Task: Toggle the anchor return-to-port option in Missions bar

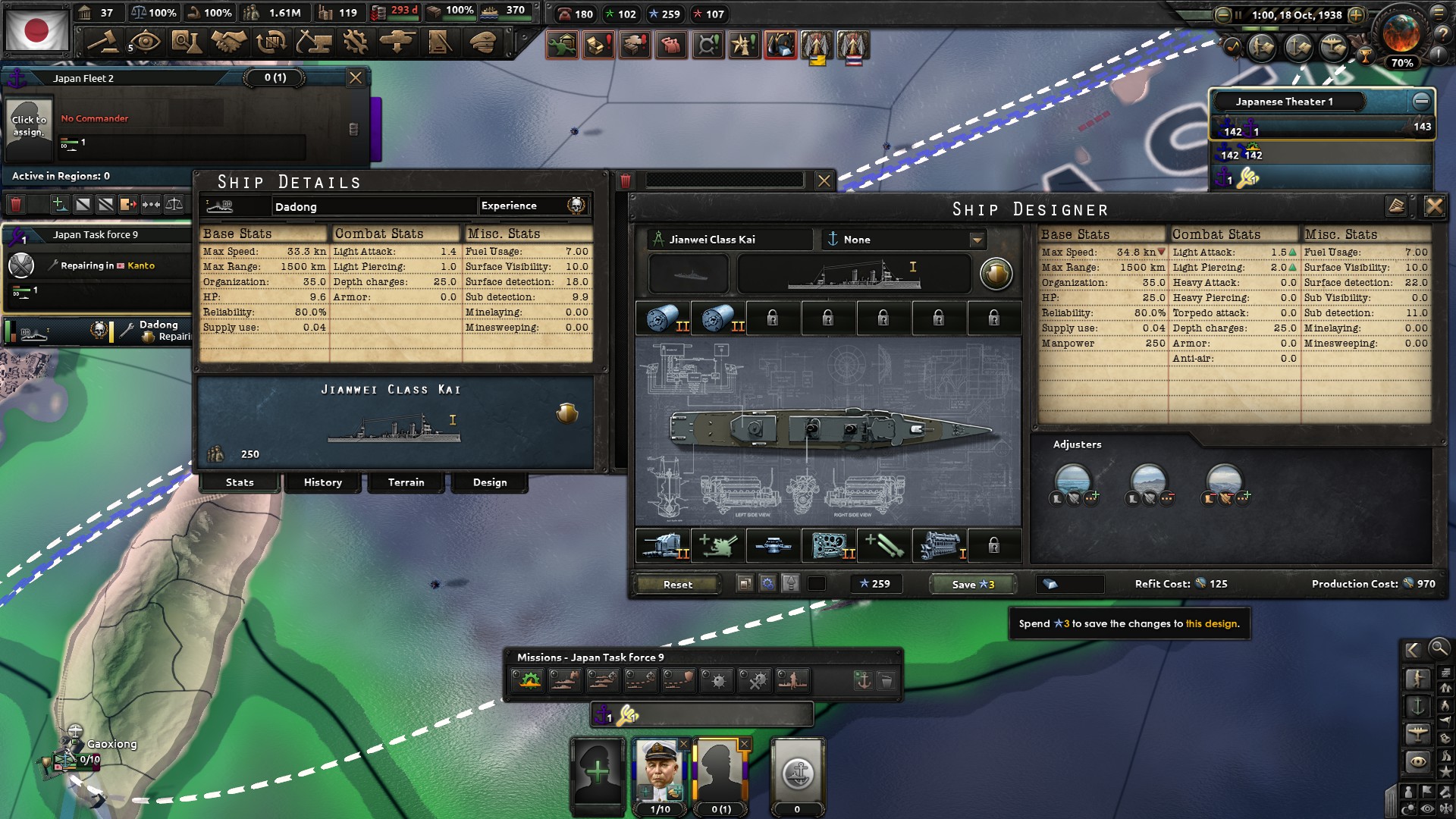Action: [864, 680]
